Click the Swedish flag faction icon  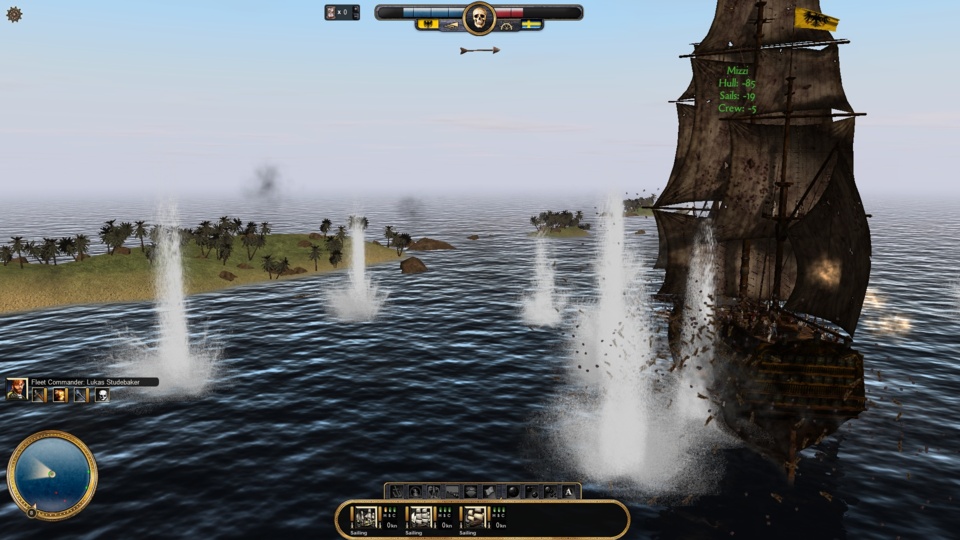[532, 24]
